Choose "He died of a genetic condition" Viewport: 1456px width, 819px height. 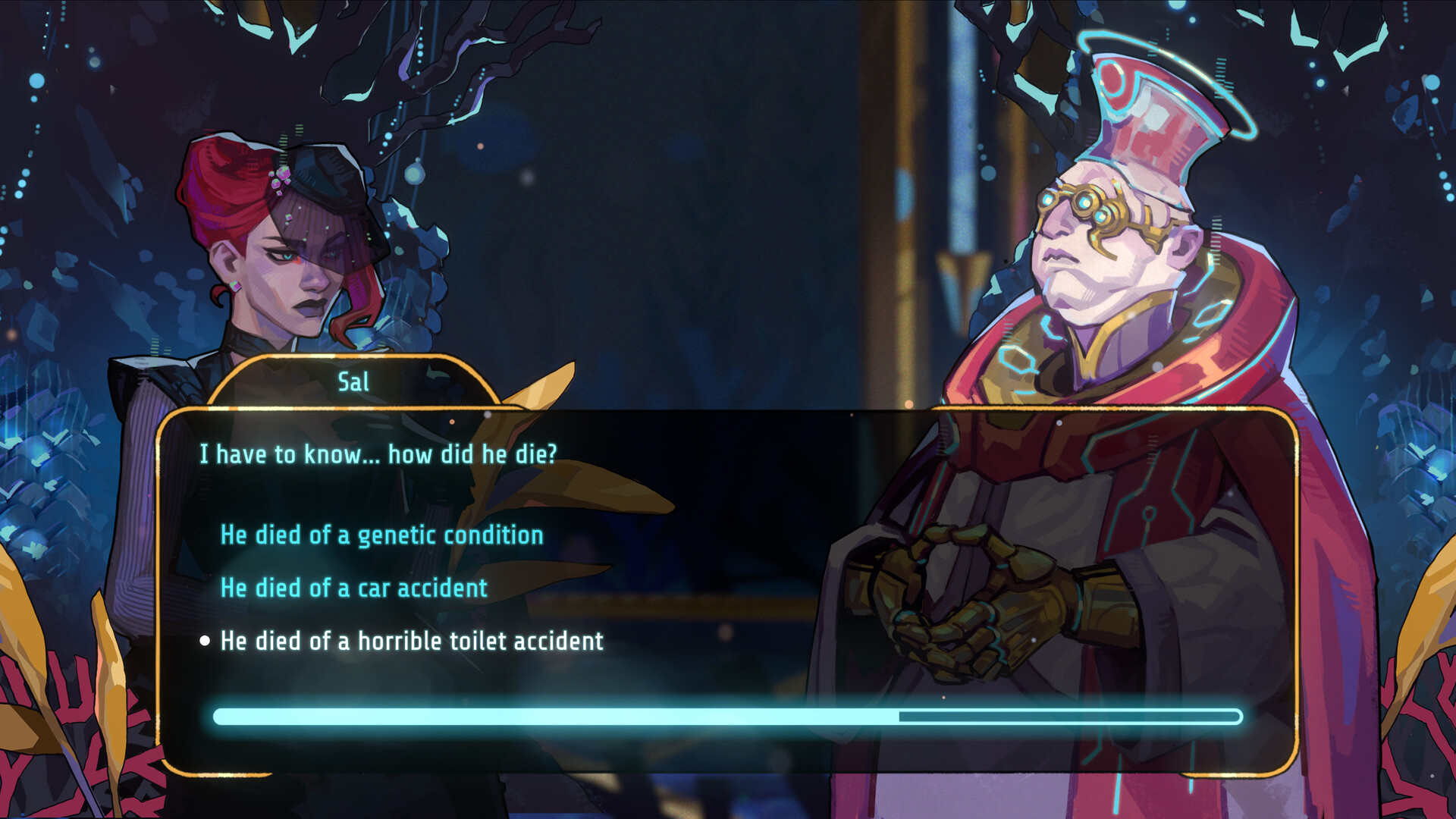pyautogui.click(x=381, y=535)
